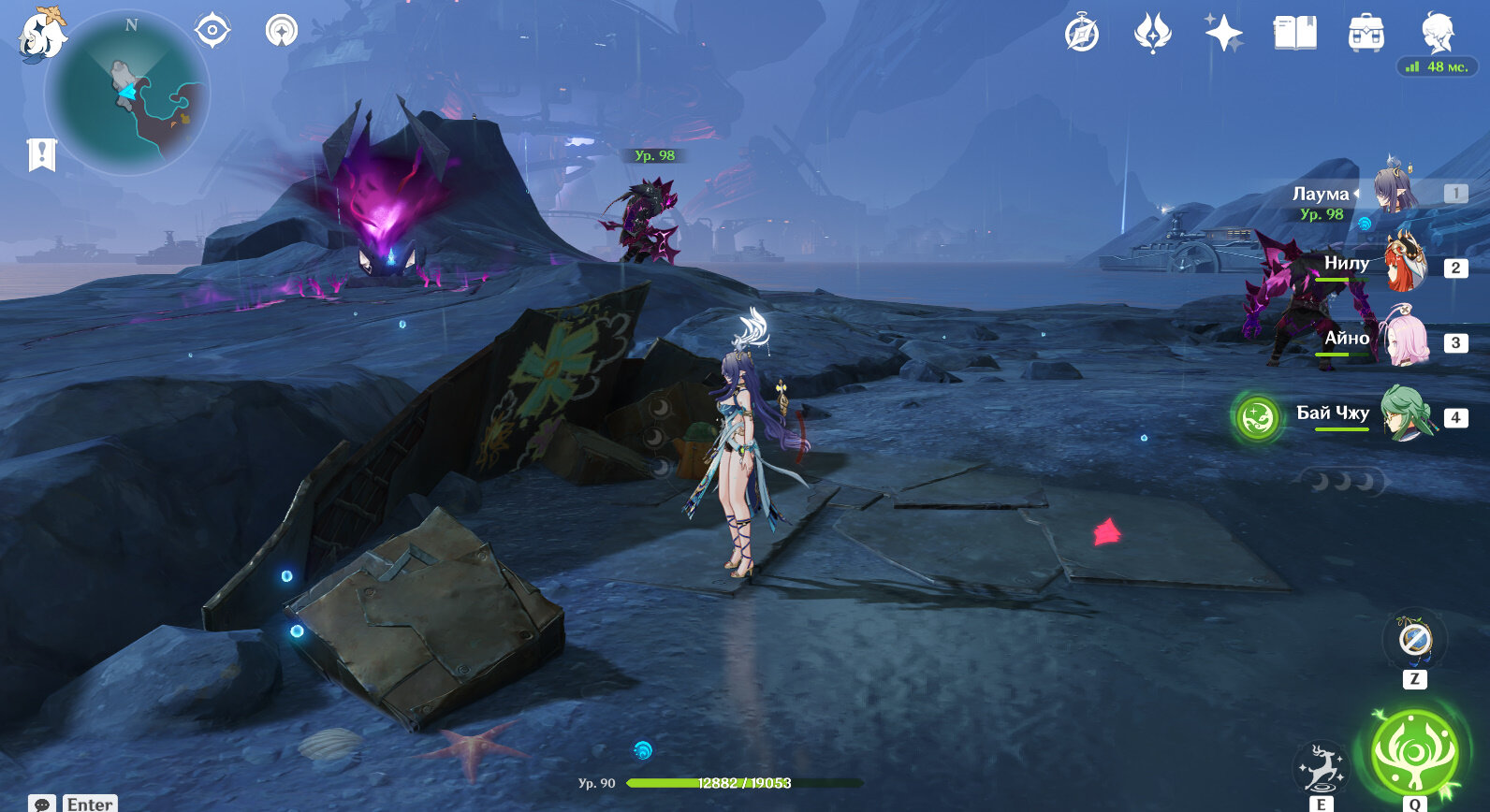Use the equipped gadget
This screenshot has height=812, width=1490.
point(1414,641)
